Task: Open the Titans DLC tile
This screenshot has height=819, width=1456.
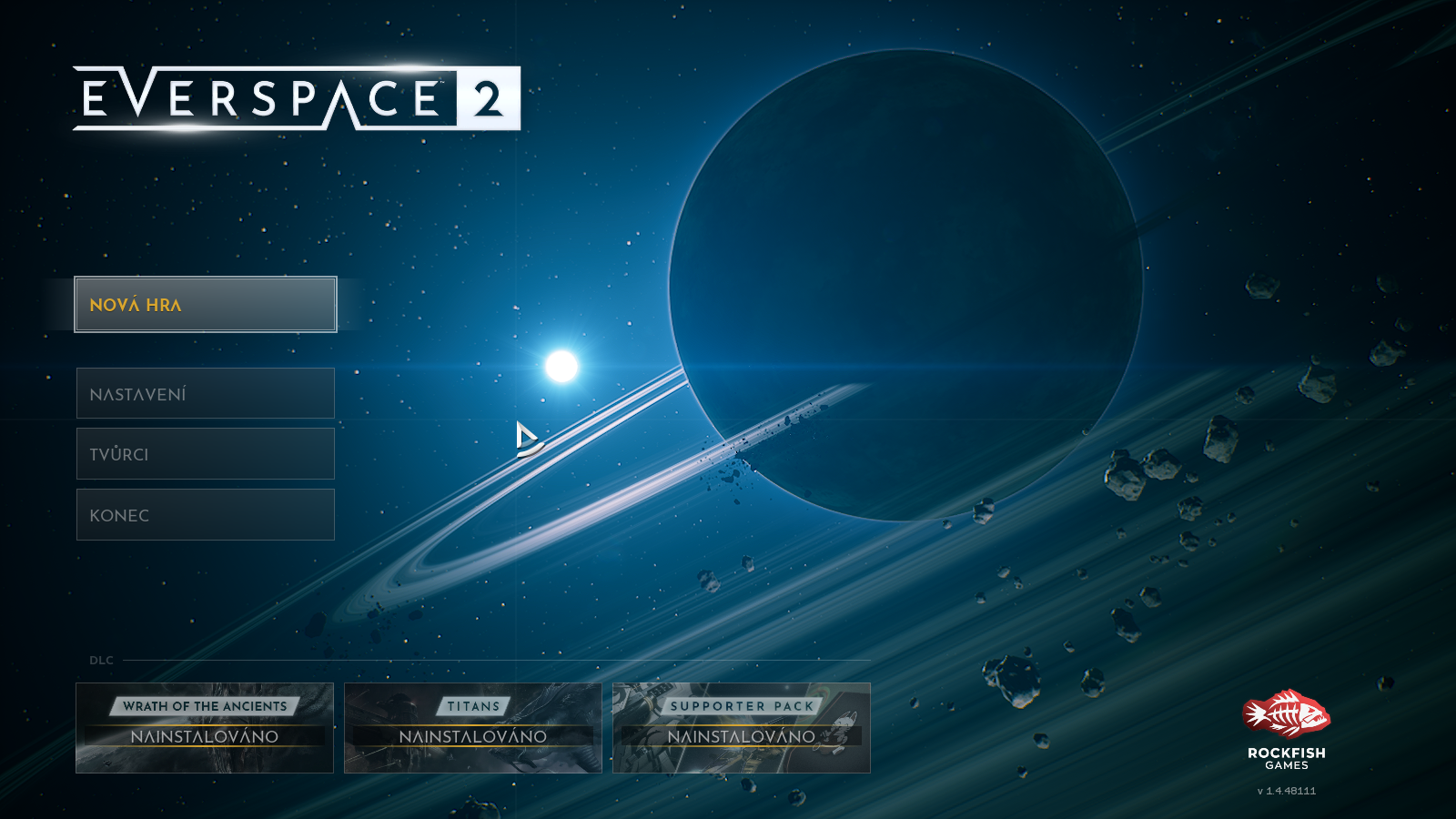Action: coord(473,728)
